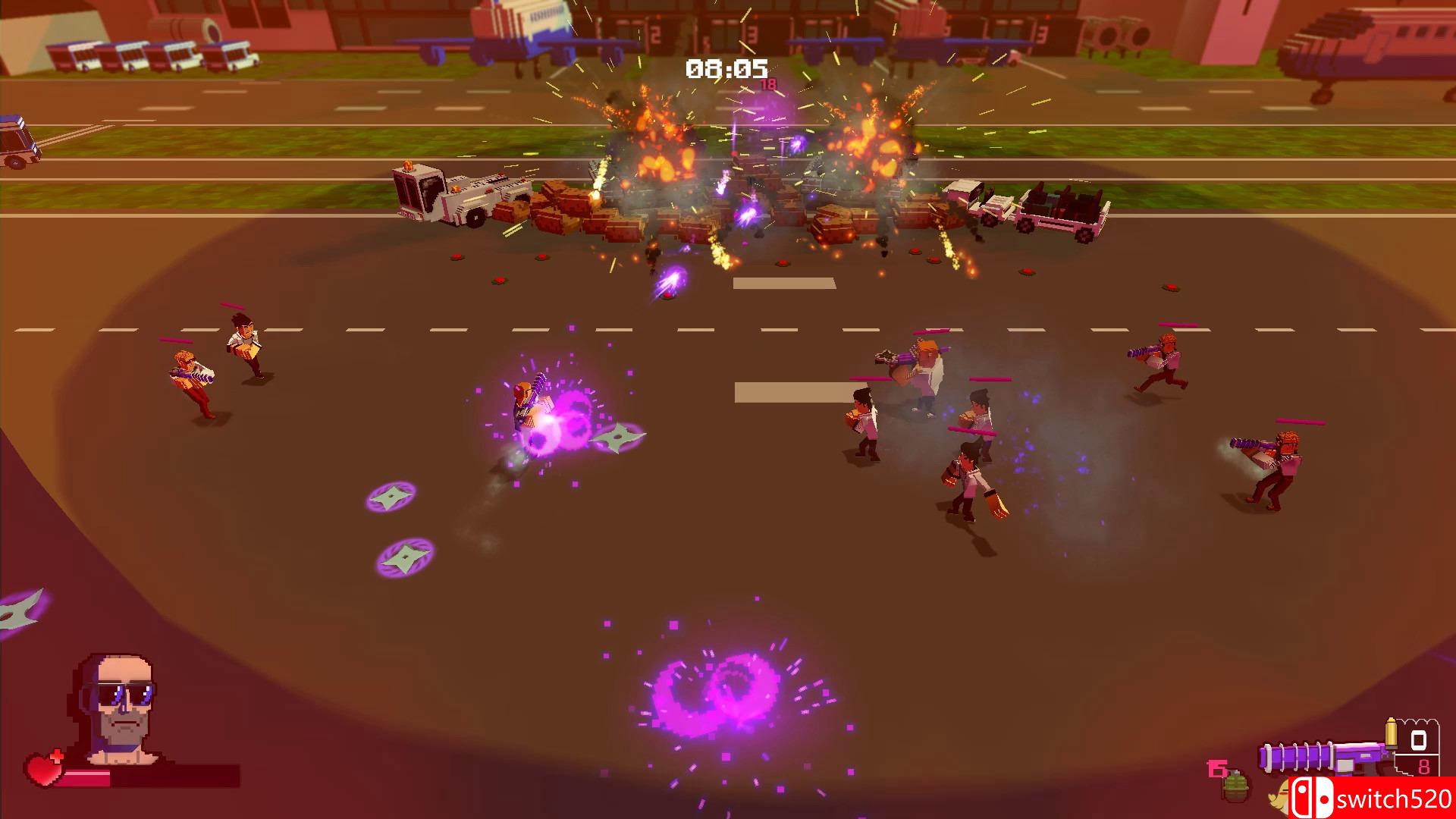
Task: Click the heart health icon
Action: click(x=42, y=769)
